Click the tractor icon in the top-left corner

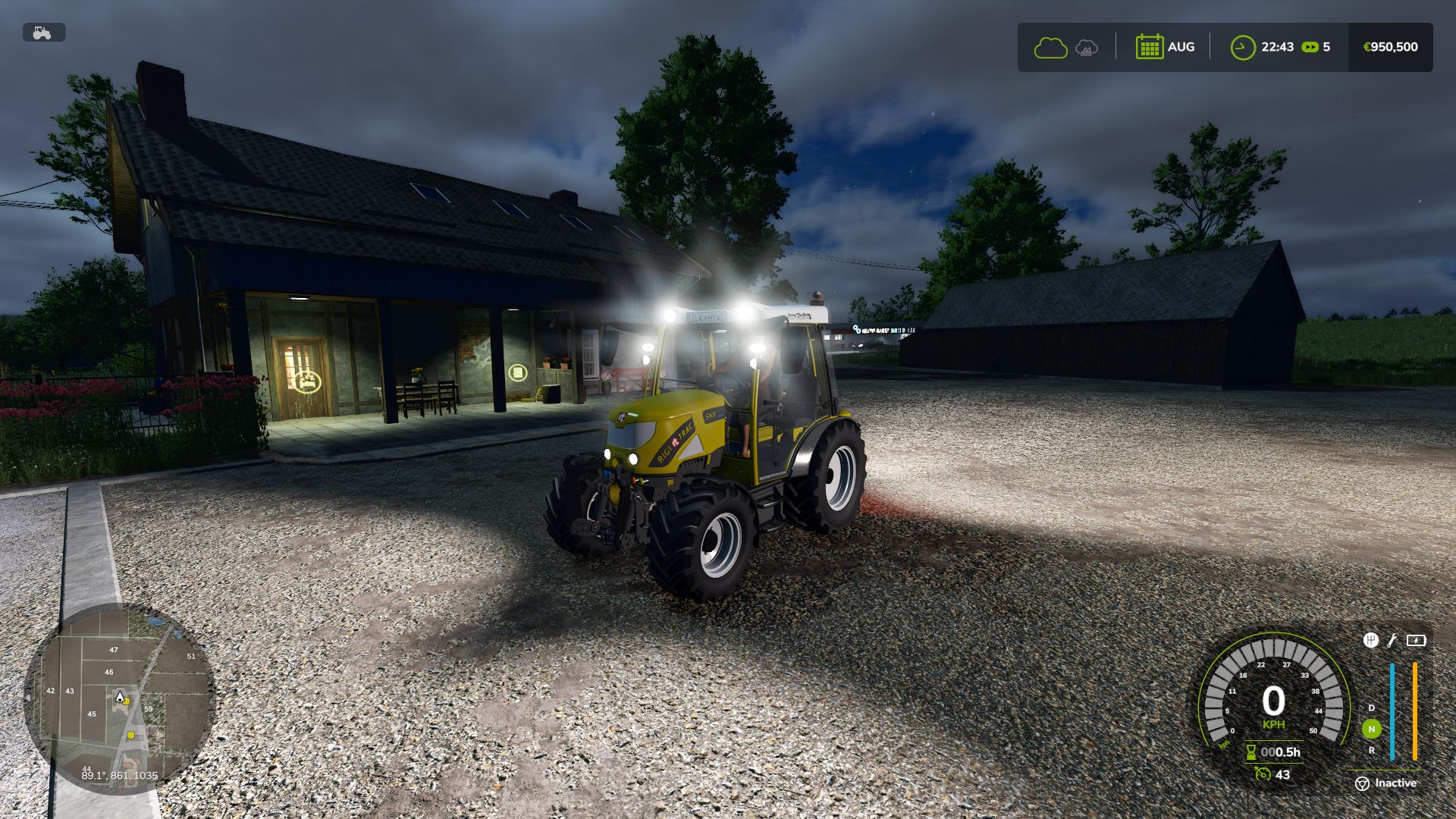click(x=43, y=33)
